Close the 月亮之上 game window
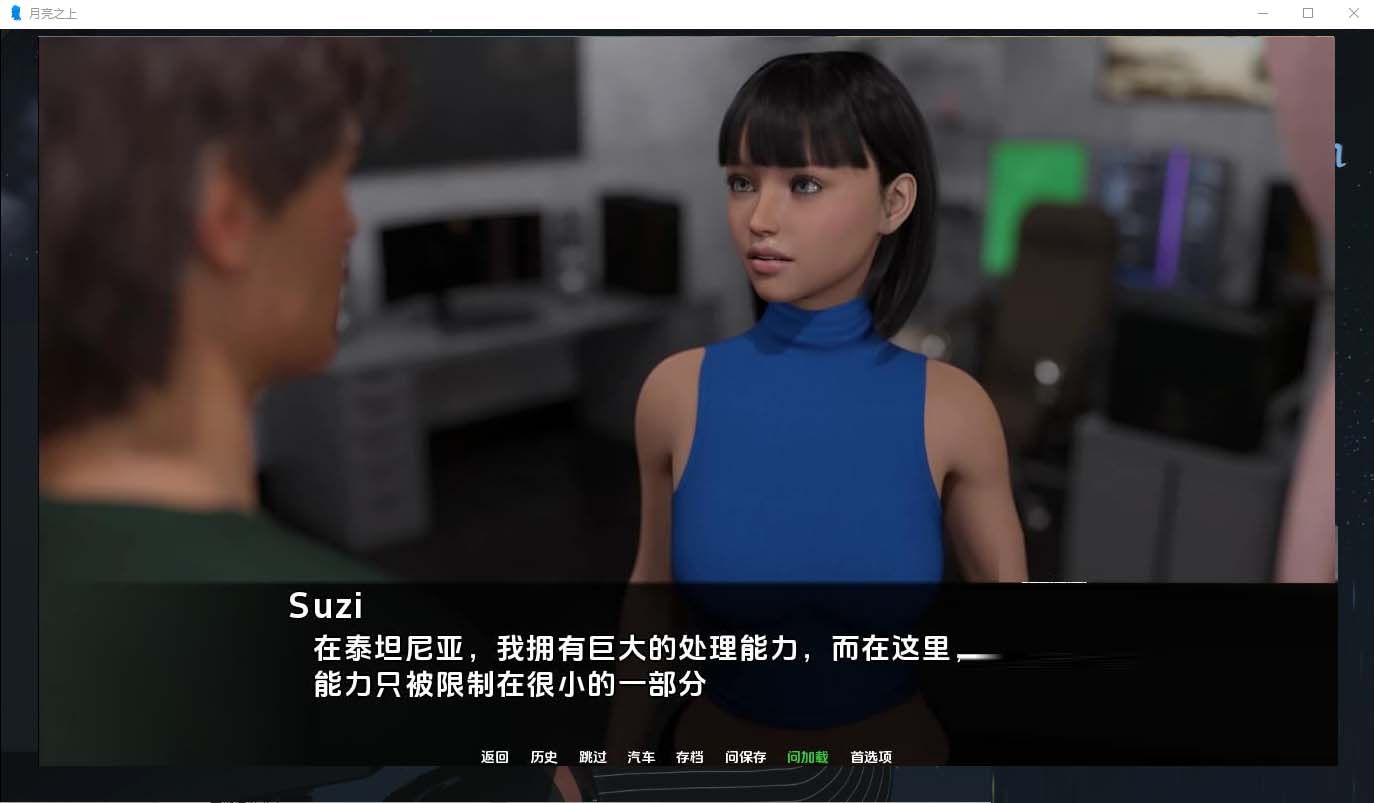The image size is (1374, 803). pos(1353,13)
